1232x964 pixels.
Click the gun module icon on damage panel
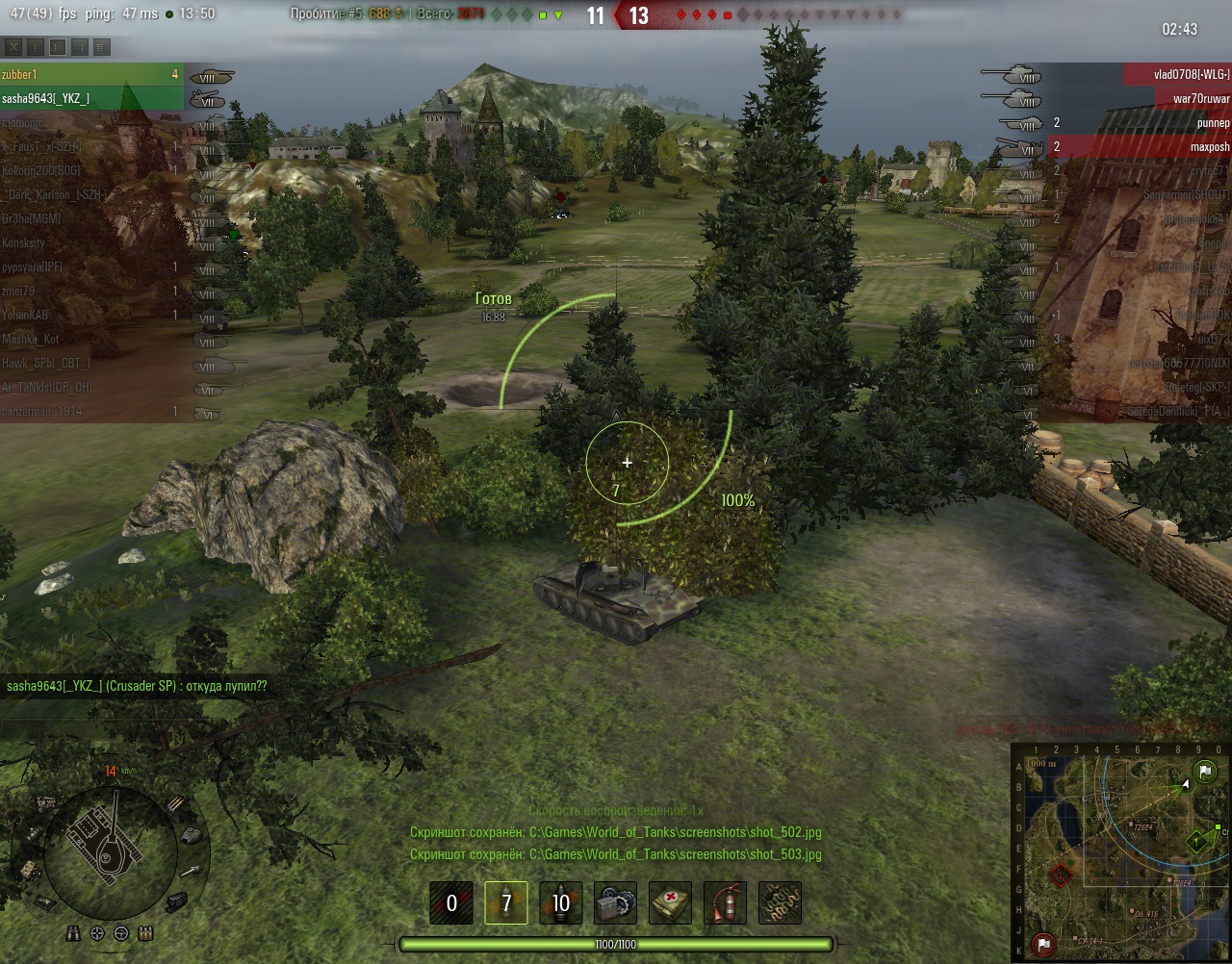click(x=192, y=871)
